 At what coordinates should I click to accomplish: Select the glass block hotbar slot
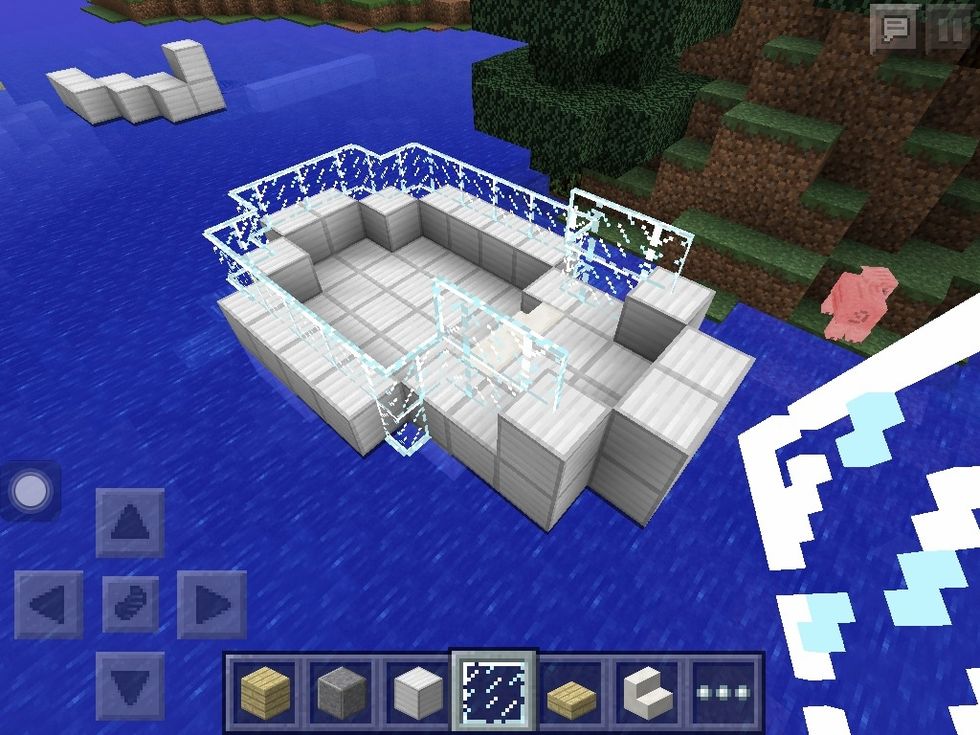tap(496, 690)
